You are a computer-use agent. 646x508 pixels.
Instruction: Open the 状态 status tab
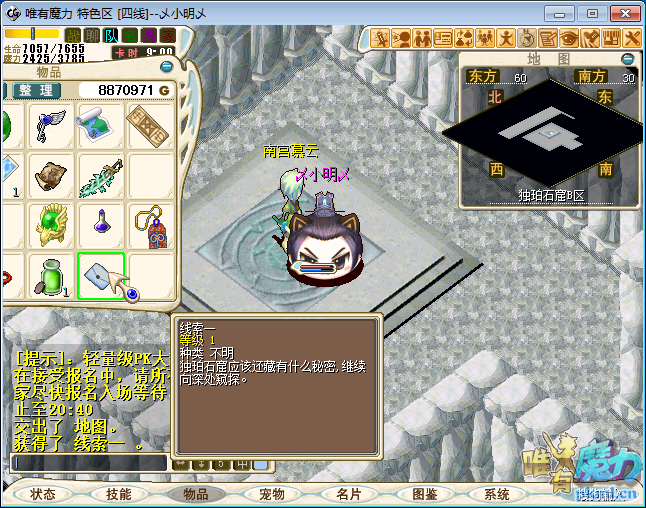tap(43, 494)
